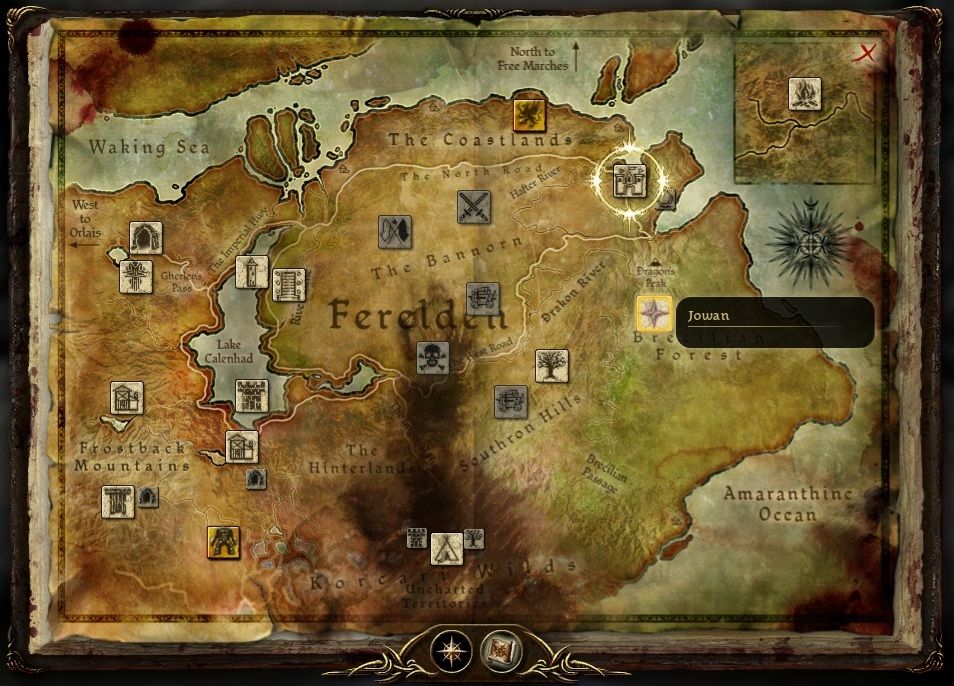Choose the golden griffon marker in the Coastlands

(526, 114)
